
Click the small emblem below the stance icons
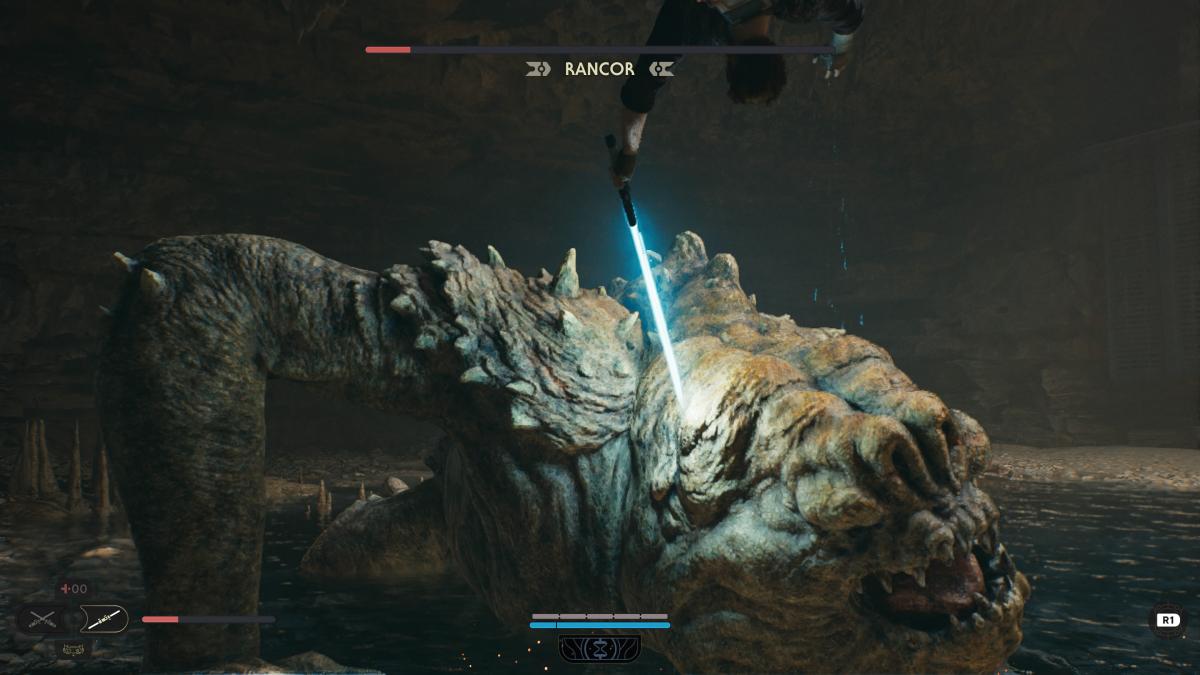click(72, 649)
